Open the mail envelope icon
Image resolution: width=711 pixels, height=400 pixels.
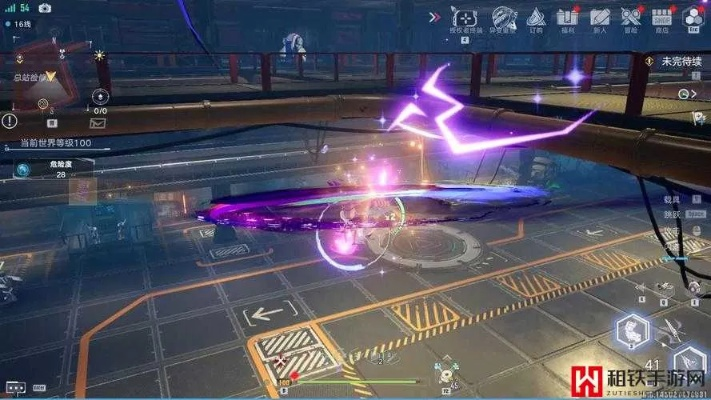(x=97, y=123)
